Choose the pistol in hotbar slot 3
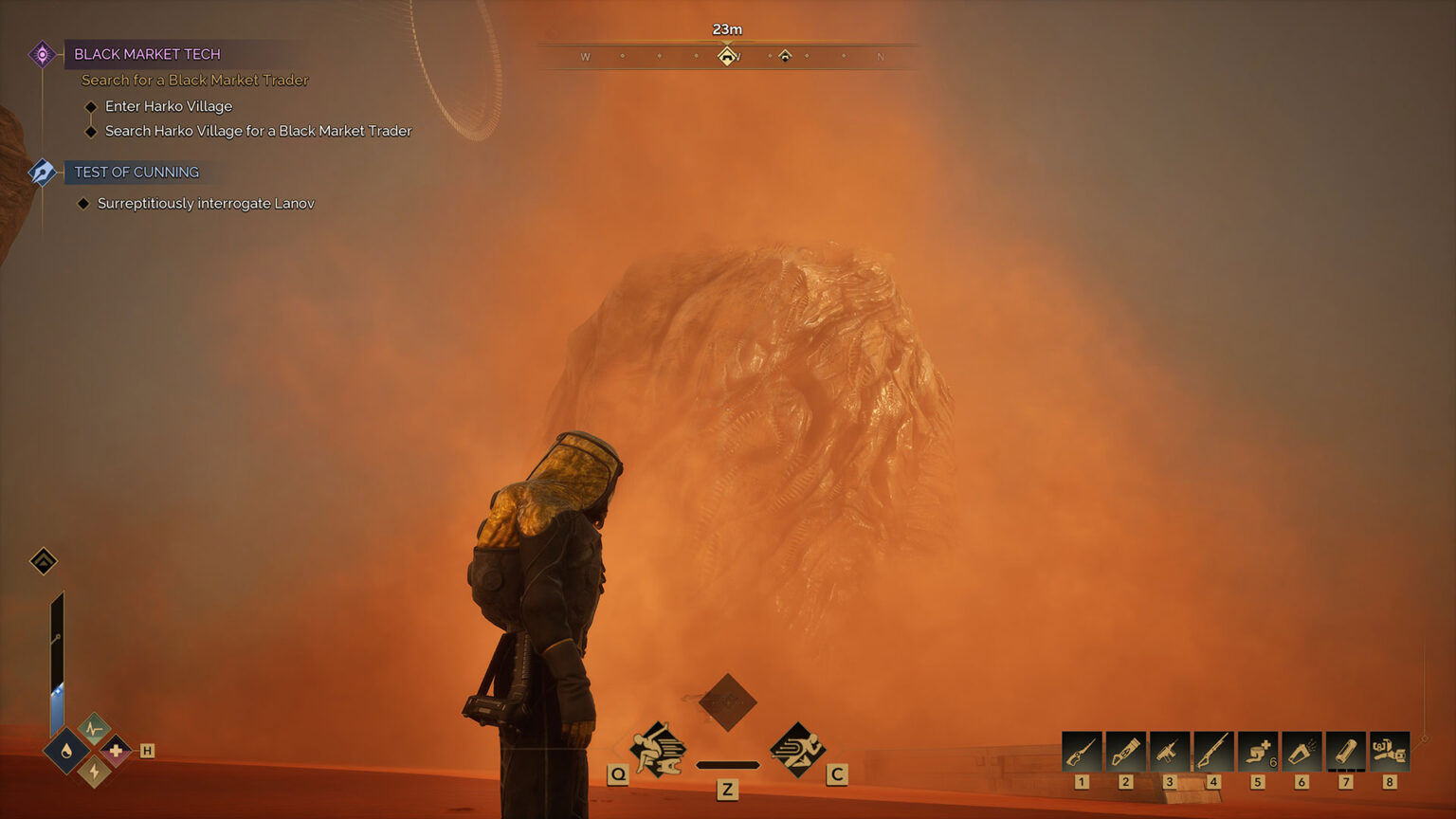 pos(1169,752)
